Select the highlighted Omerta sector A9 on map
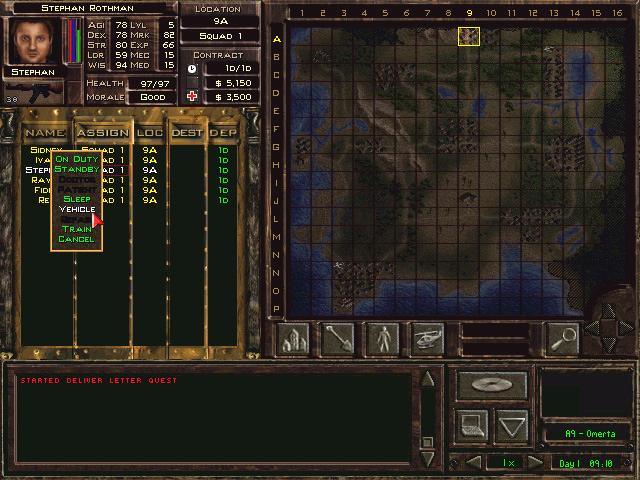The image size is (640, 480). [469, 37]
